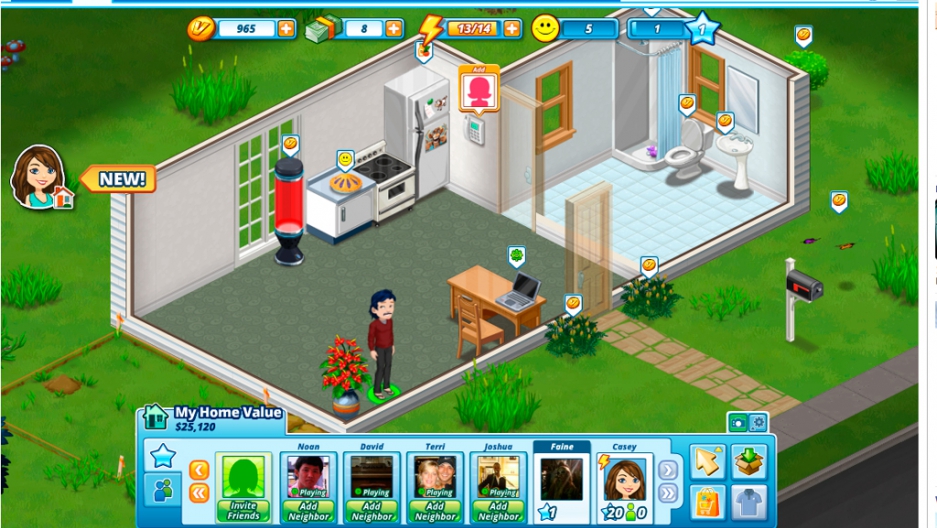The image size is (937, 528).
Task: Open the storage box inventory
Action: (748, 461)
